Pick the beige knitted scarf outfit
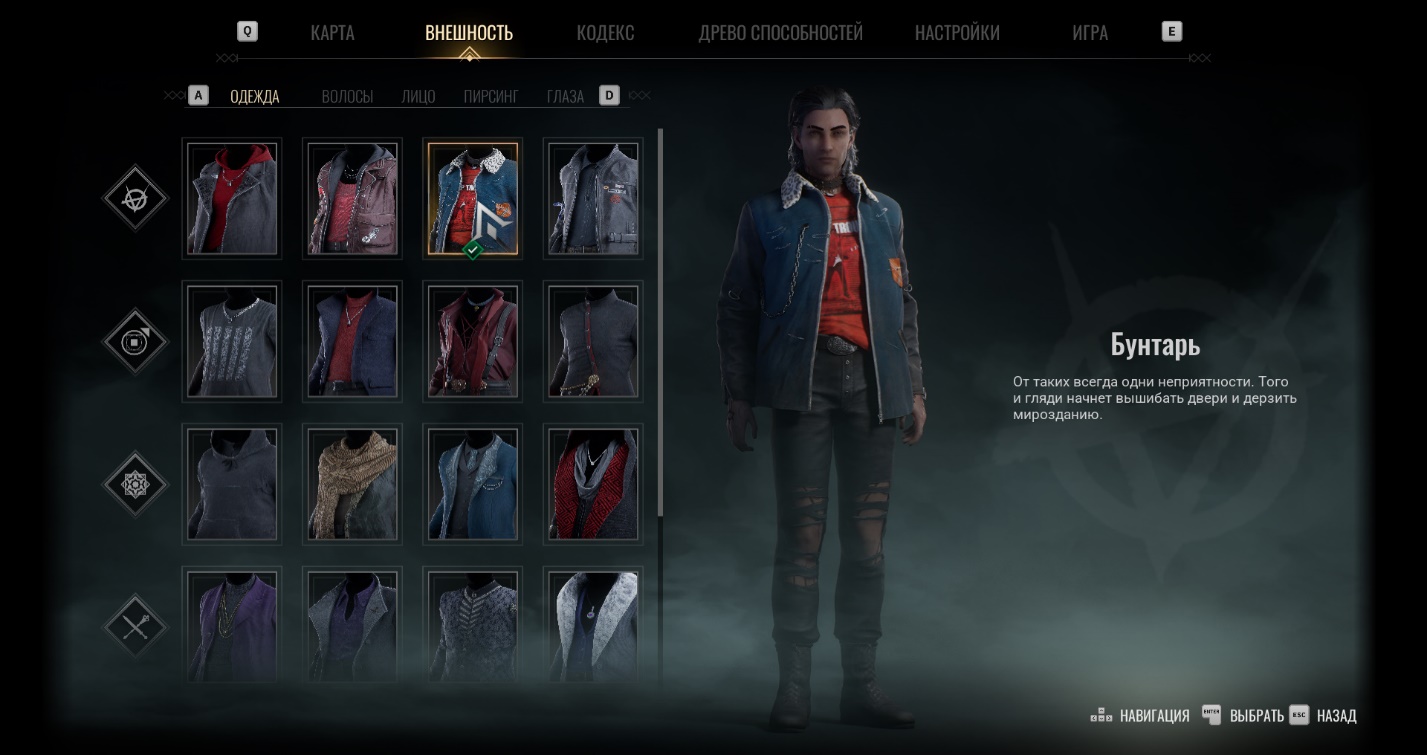 [x=352, y=484]
